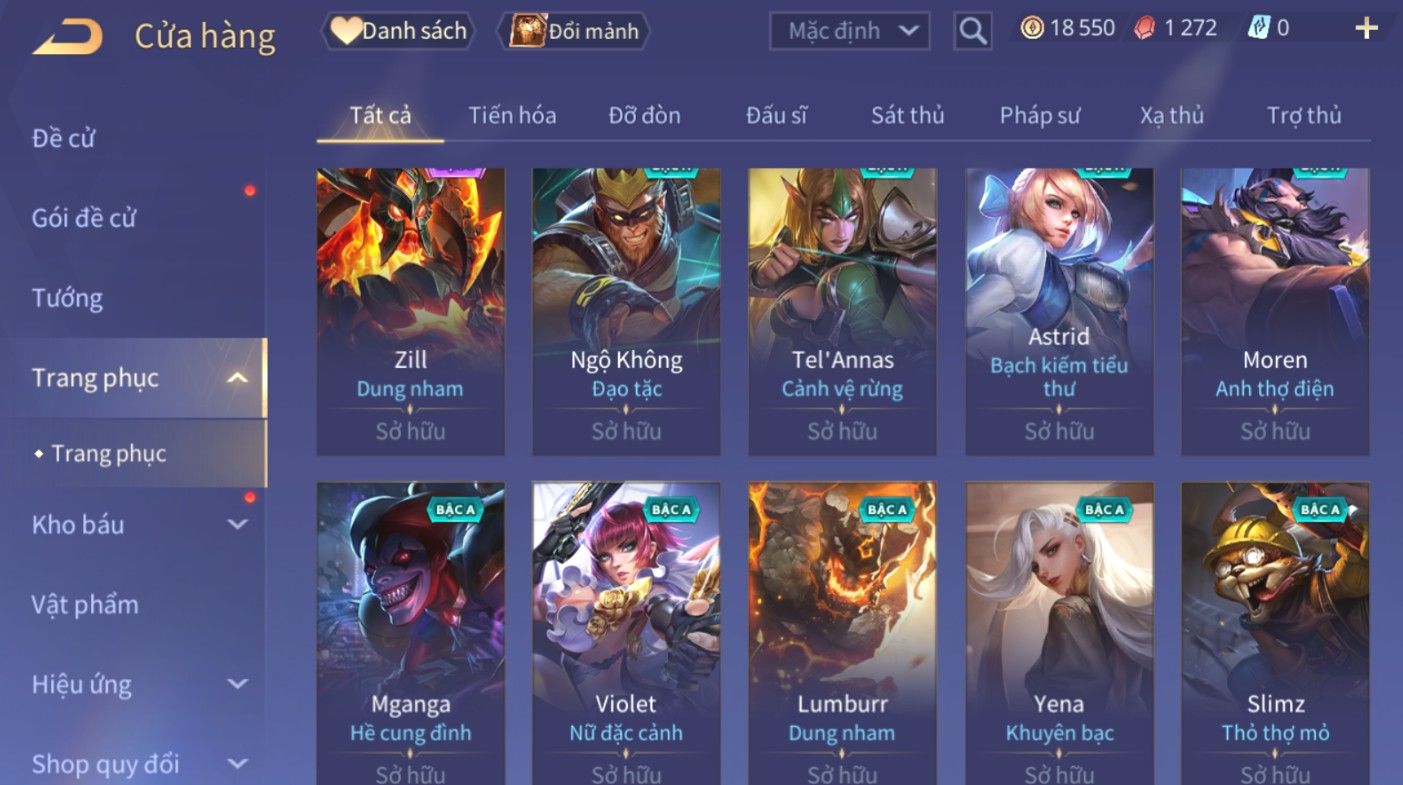The width and height of the screenshot is (1403, 785).
Task: Pick the Astrid Bạch kiếm tiểu thư skin
Action: (1059, 310)
